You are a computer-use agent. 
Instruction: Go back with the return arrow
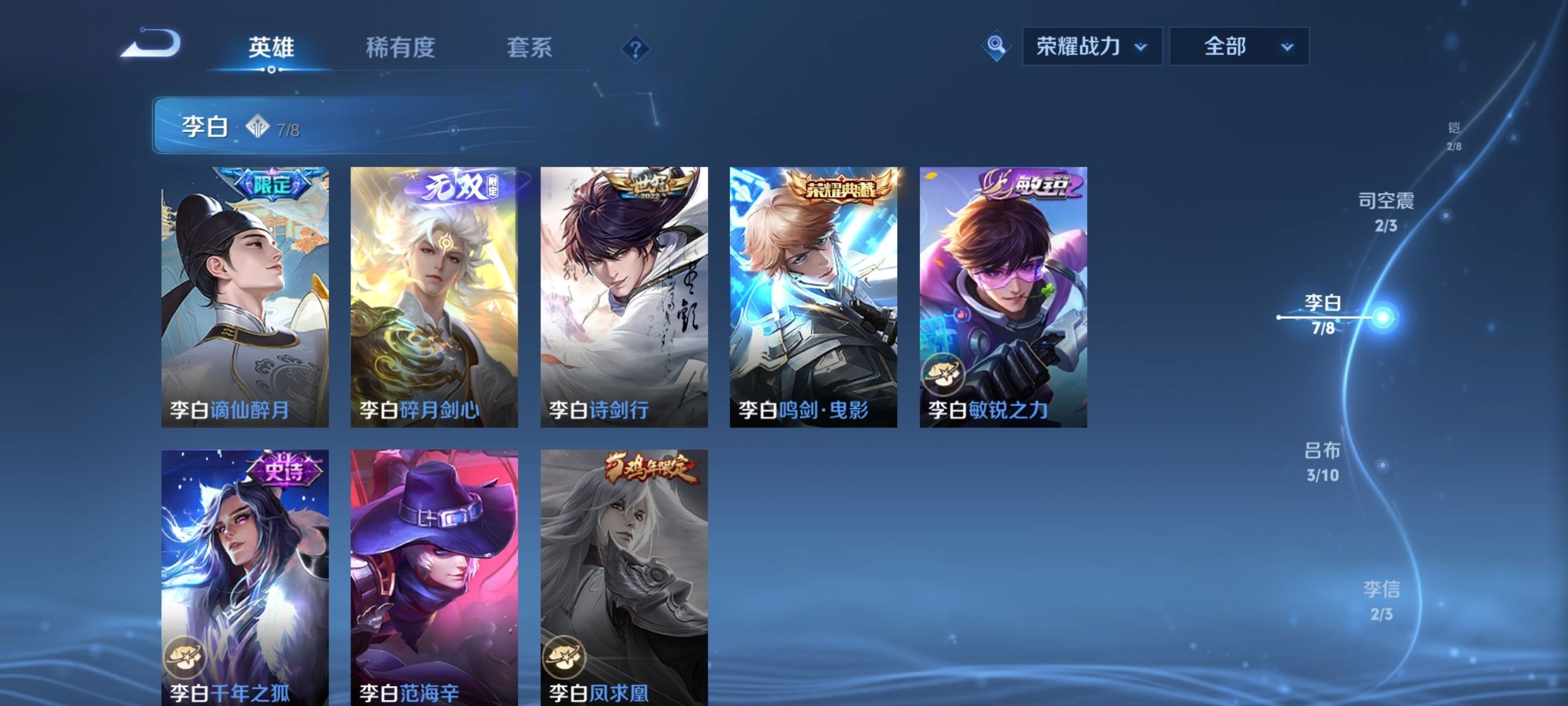coord(151,43)
